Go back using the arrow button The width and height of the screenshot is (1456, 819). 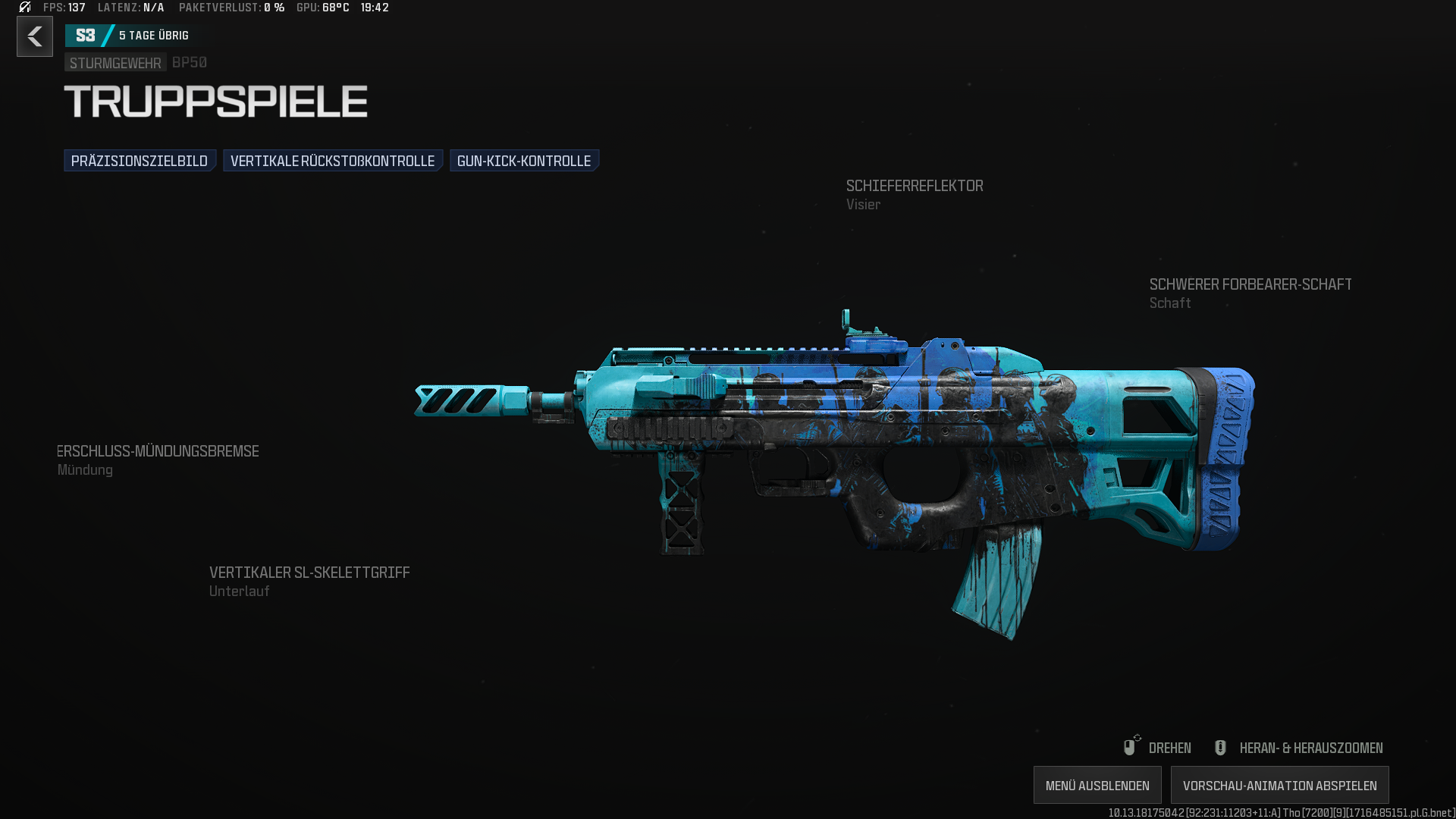coord(35,36)
